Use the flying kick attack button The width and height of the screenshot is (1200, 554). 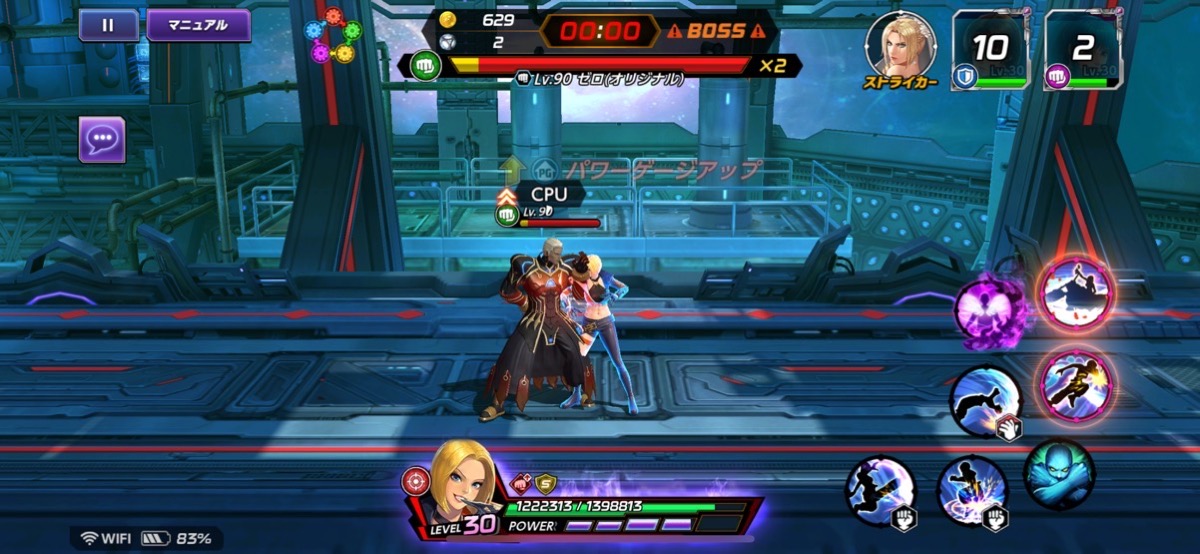(x=881, y=490)
